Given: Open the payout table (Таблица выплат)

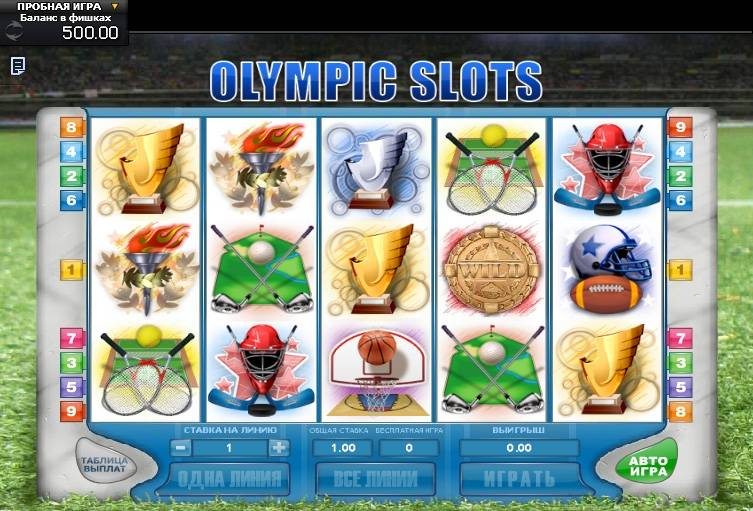Looking at the screenshot, I should (104, 465).
